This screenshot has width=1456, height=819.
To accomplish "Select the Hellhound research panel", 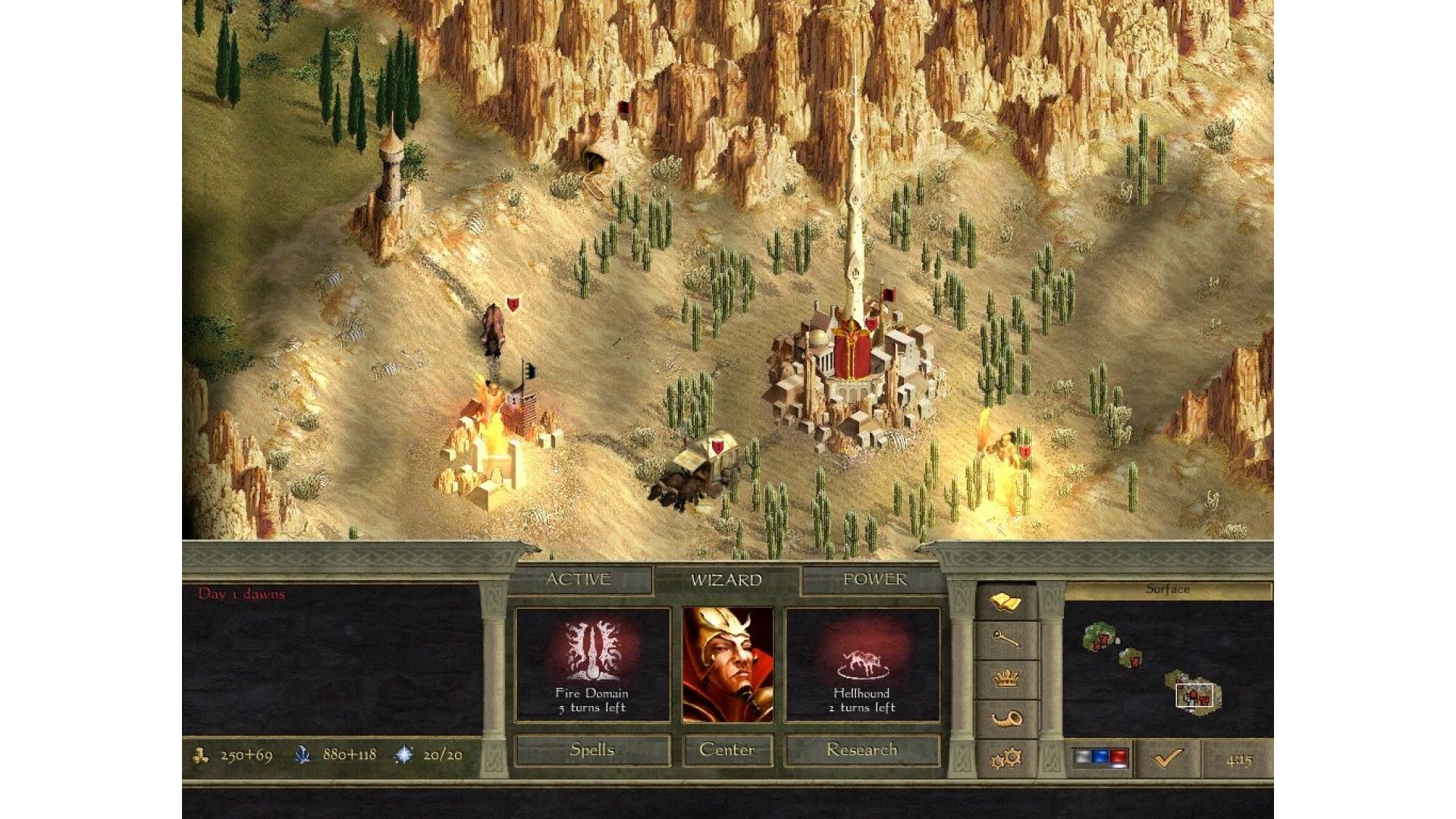I will [861, 665].
